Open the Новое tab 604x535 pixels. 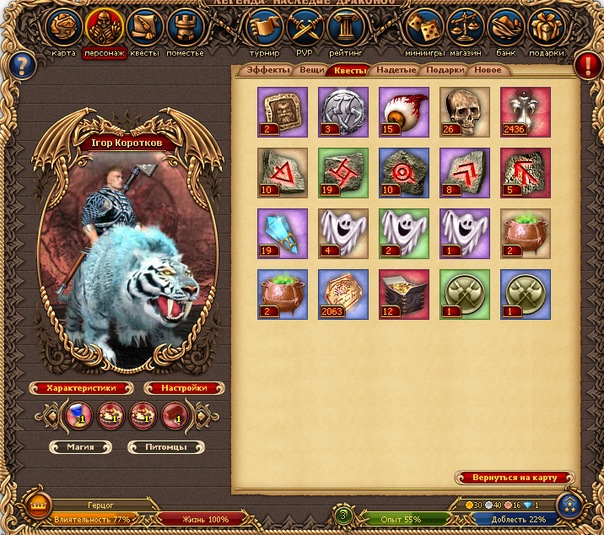(488, 71)
